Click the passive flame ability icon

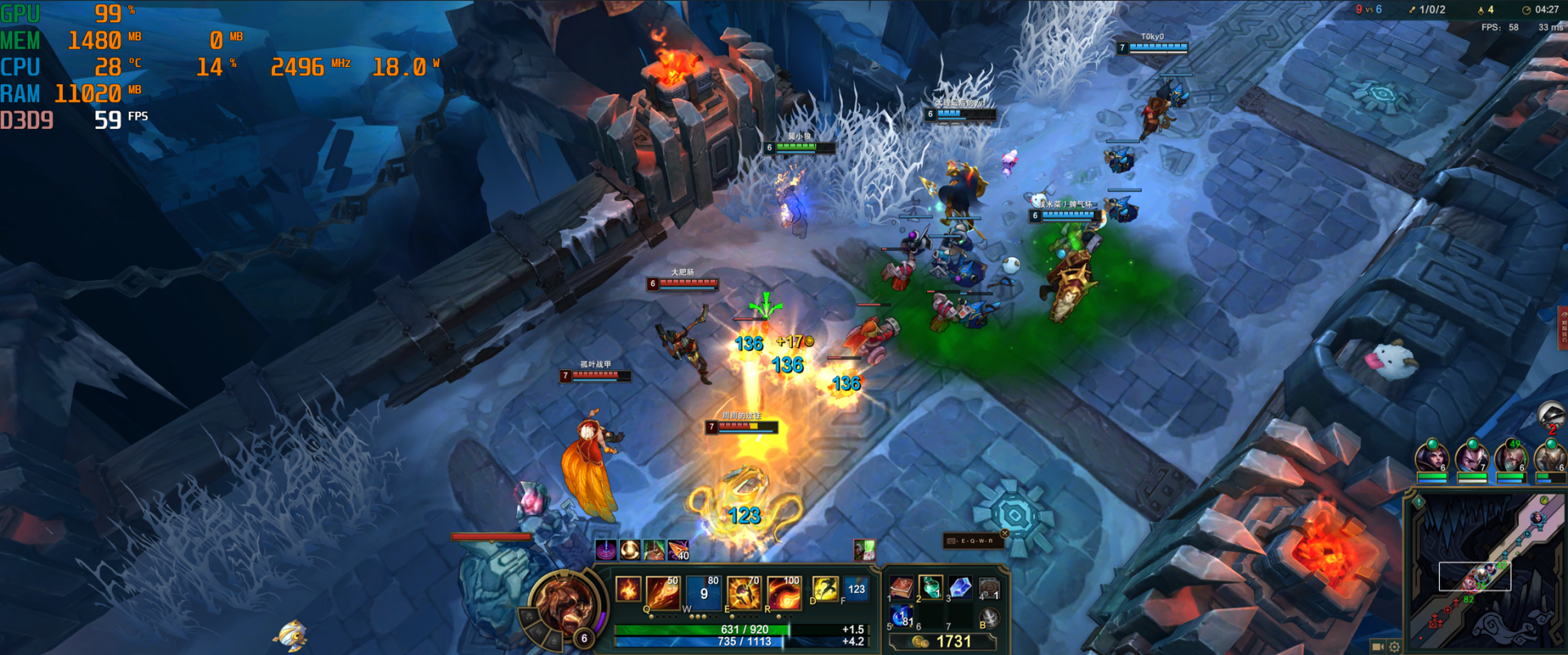pyautogui.click(x=628, y=589)
